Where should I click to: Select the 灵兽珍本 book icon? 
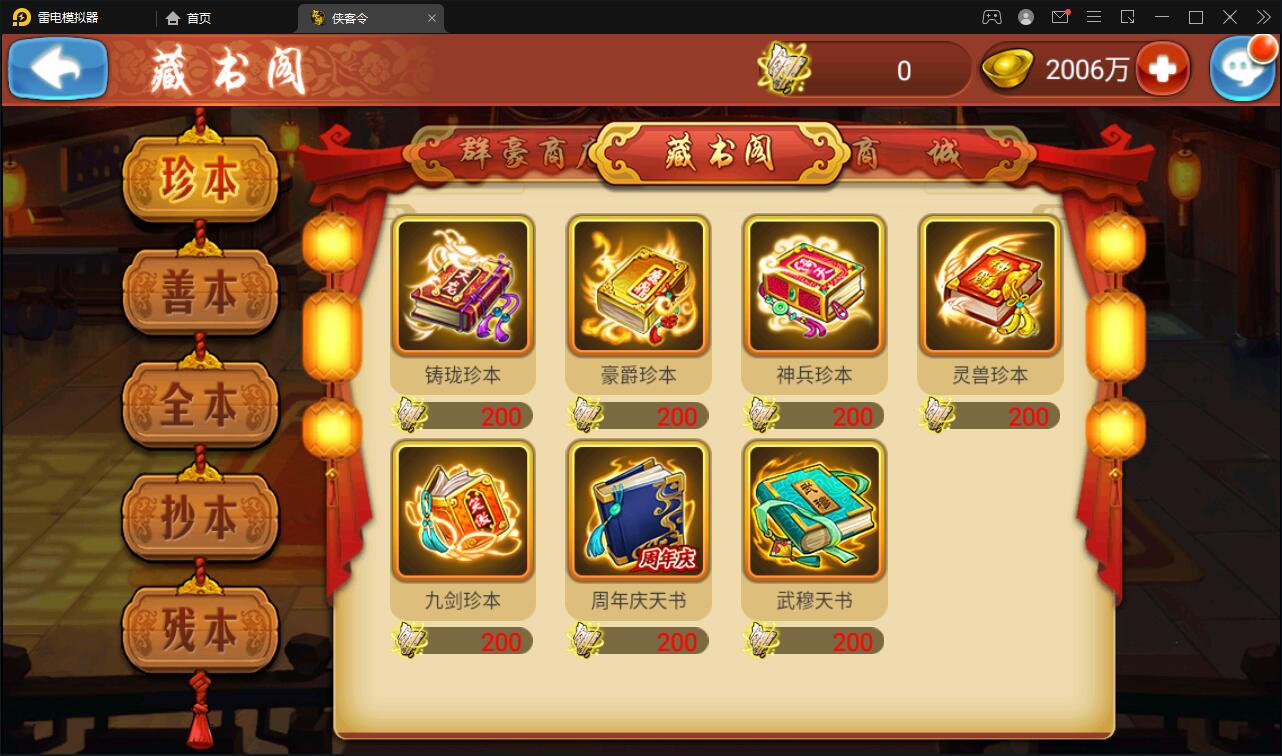tap(989, 286)
